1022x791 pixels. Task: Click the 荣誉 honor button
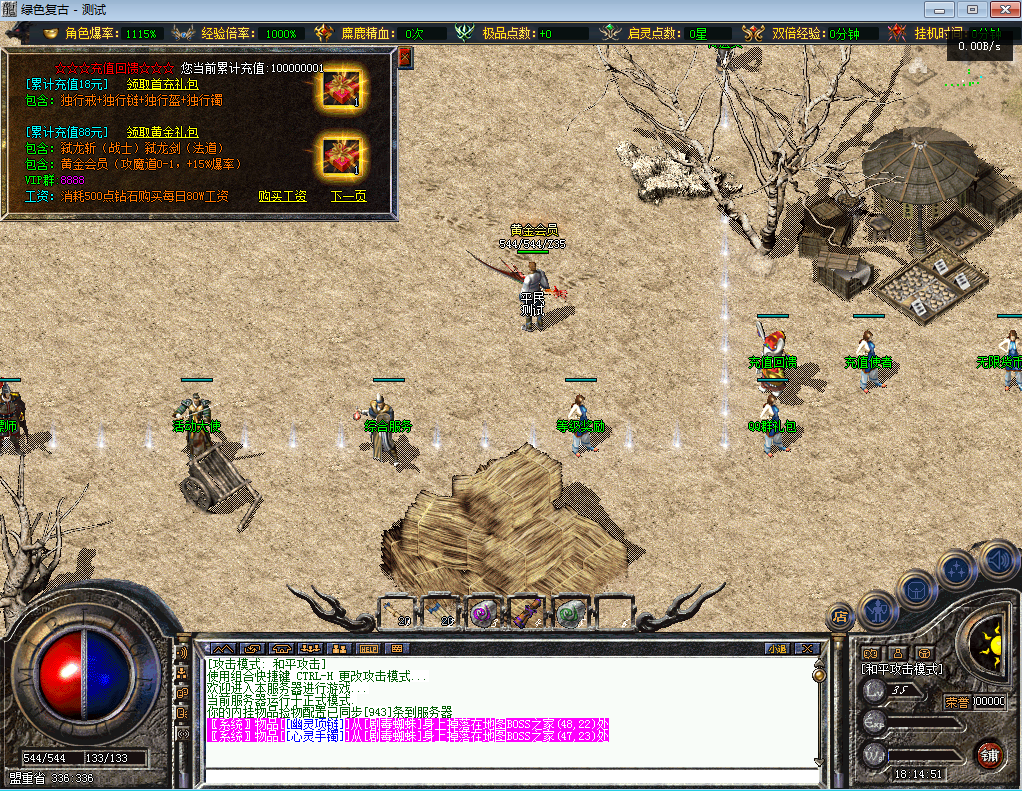[957, 702]
